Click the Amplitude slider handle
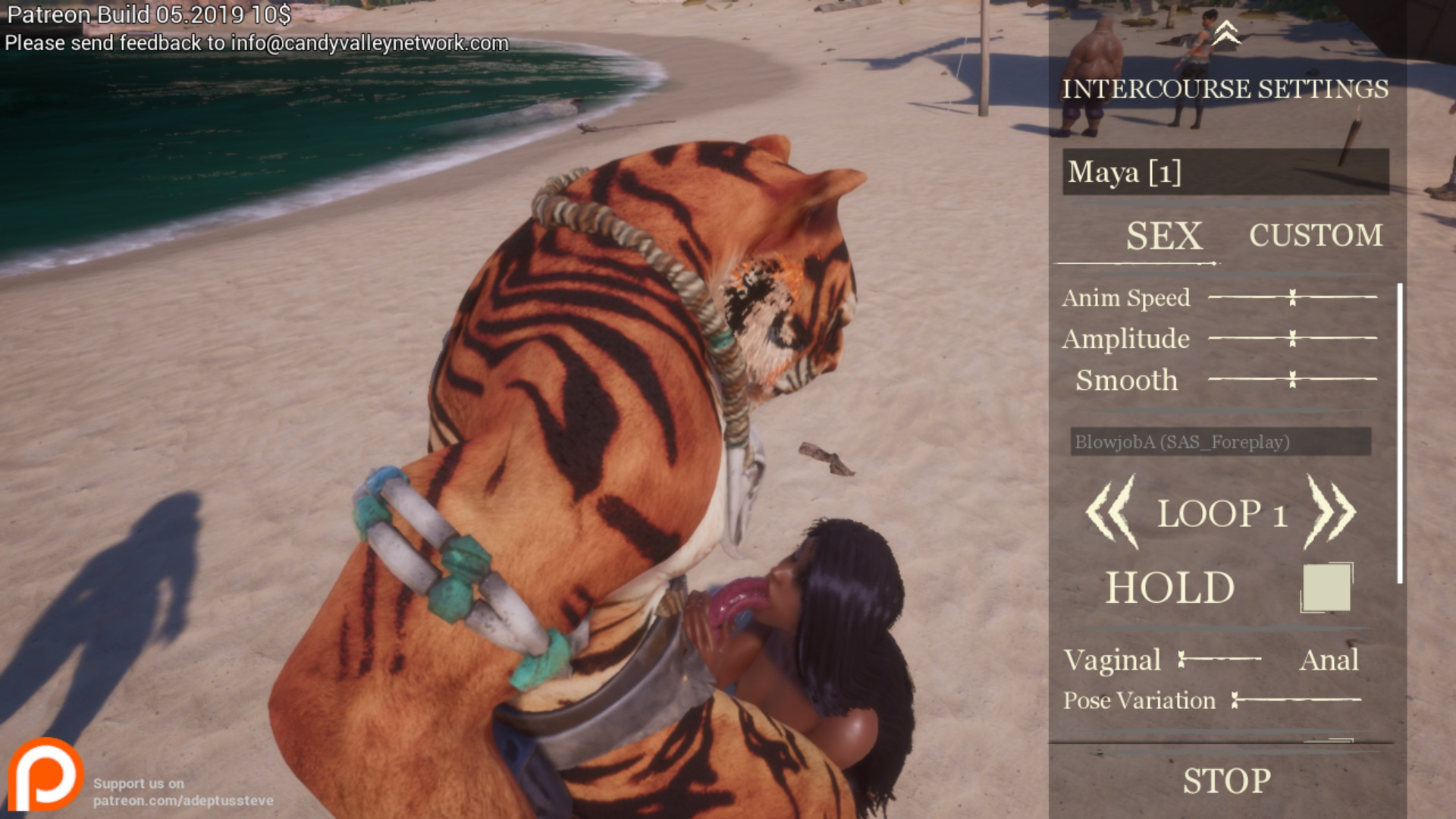The width and height of the screenshot is (1456, 819). pos(1292,338)
